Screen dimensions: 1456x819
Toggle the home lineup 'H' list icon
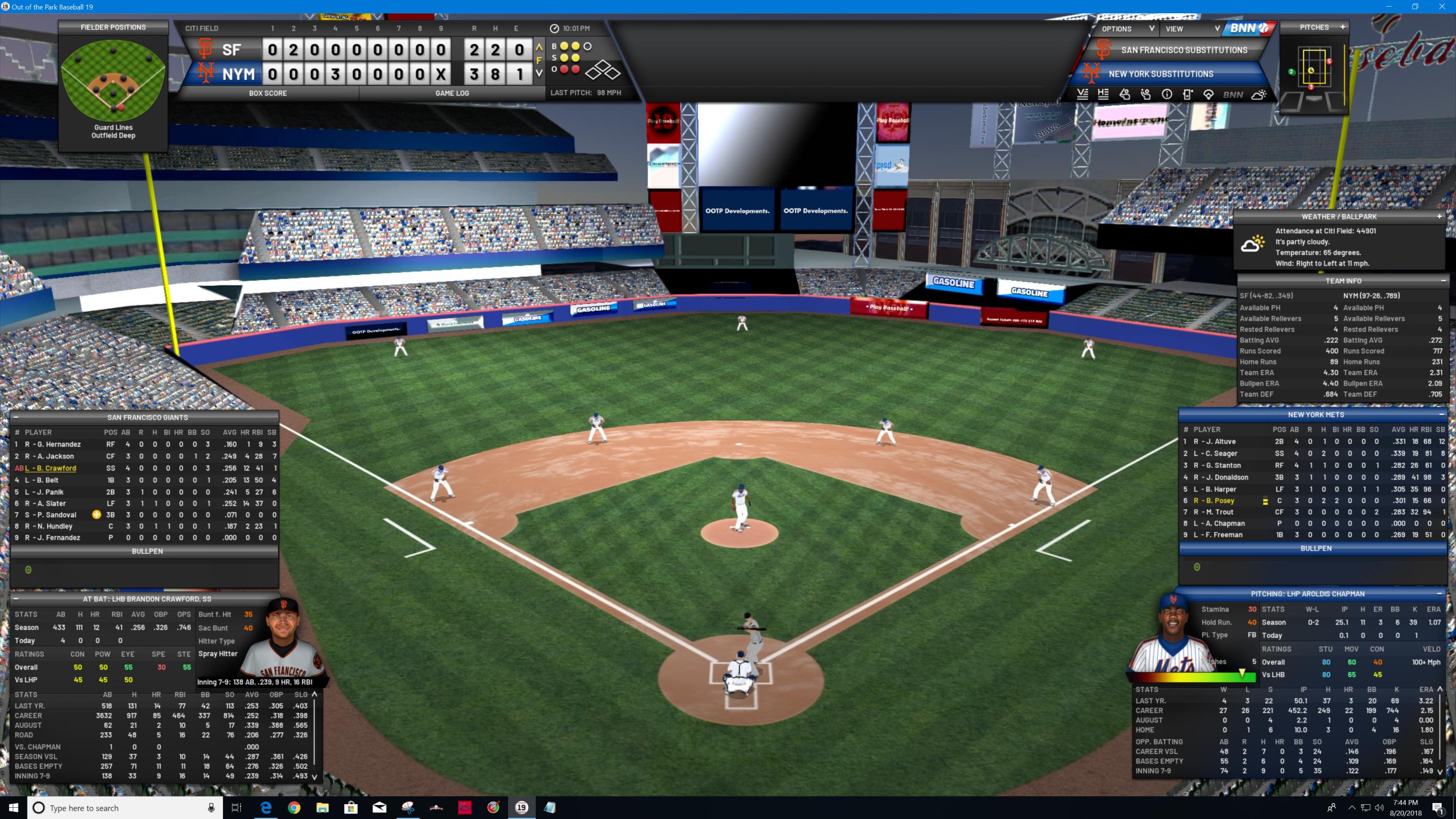click(x=1103, y=95)
